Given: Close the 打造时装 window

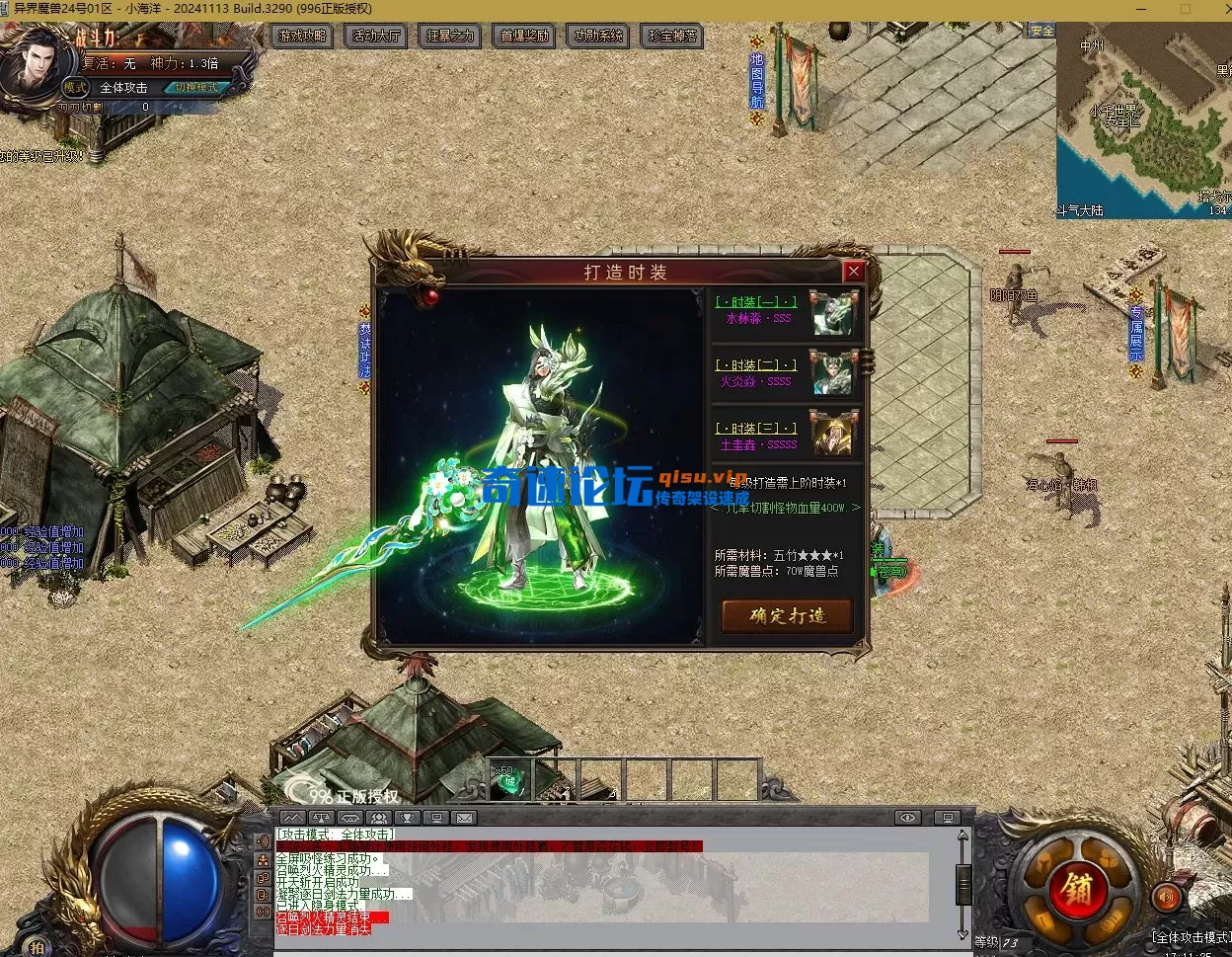Looking at the screenshot, I should pos(854,272).
